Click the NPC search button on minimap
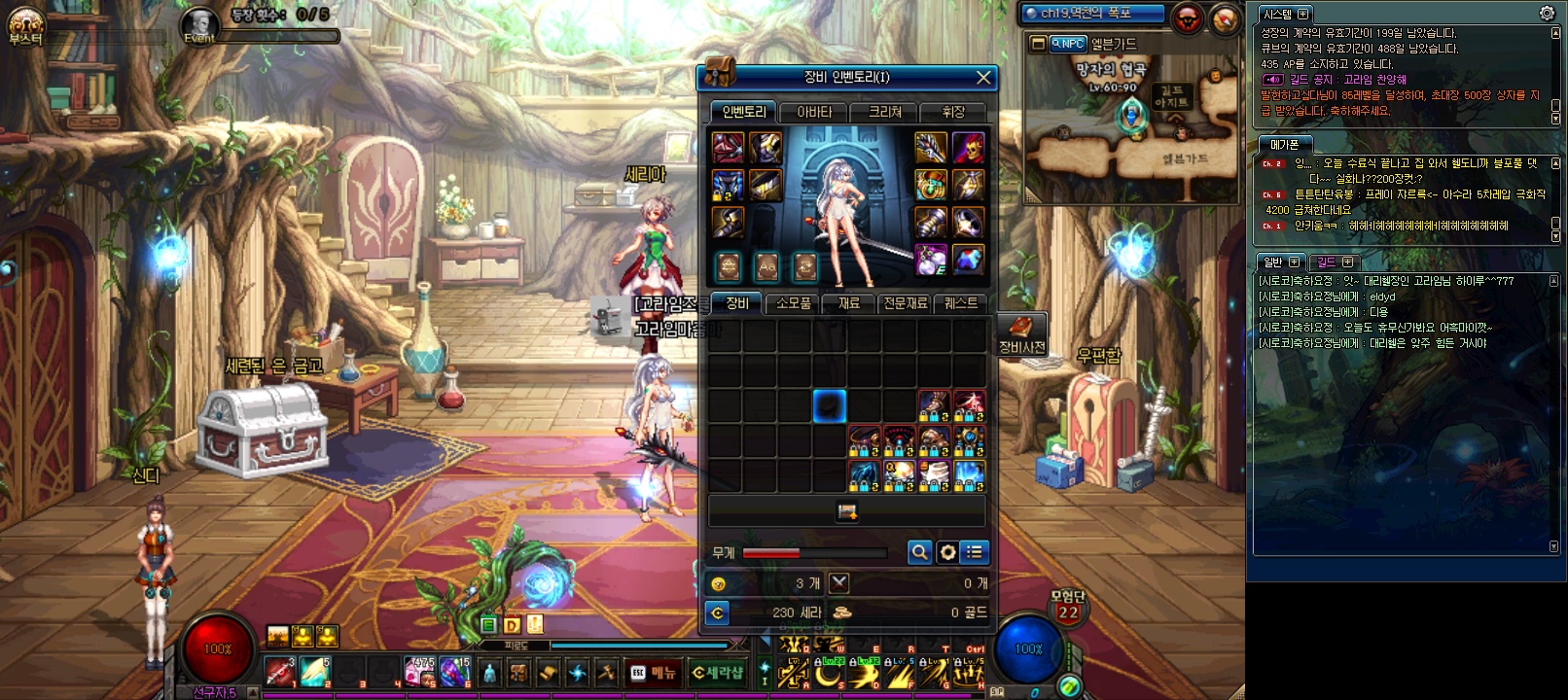 1067,44
